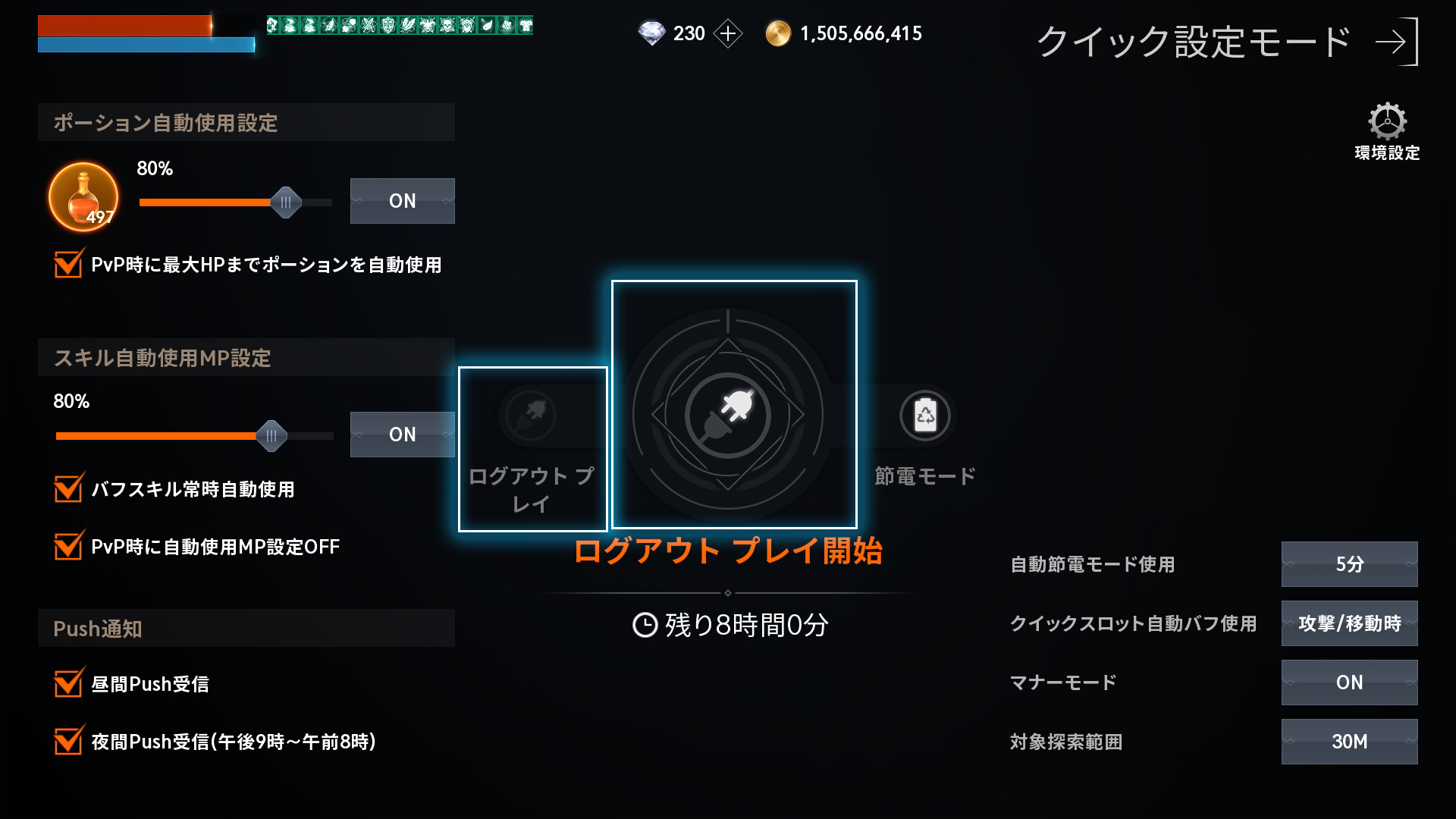1456x819 pixels.
Task: Click the potion icon showing 497
Action: pos(83,197)
